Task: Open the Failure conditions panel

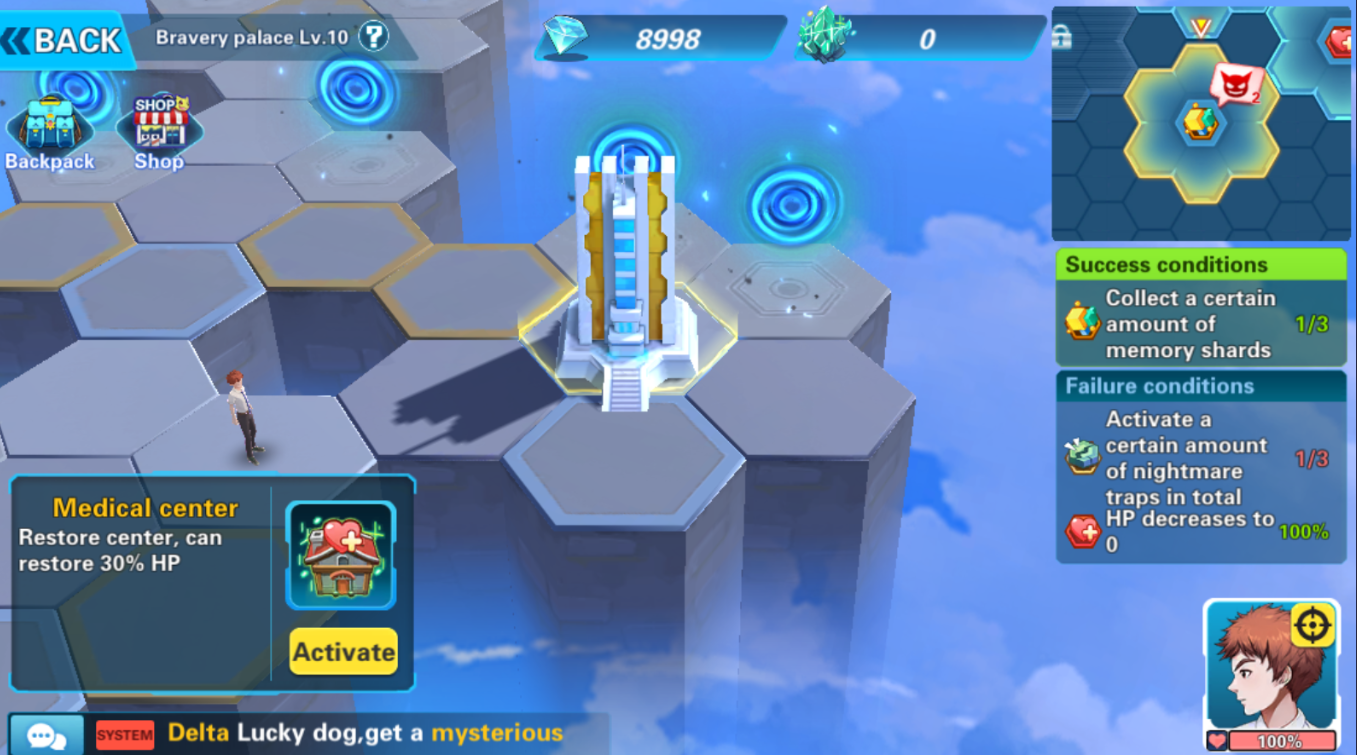Action: pyautogui.click(x=1200, y=386)
